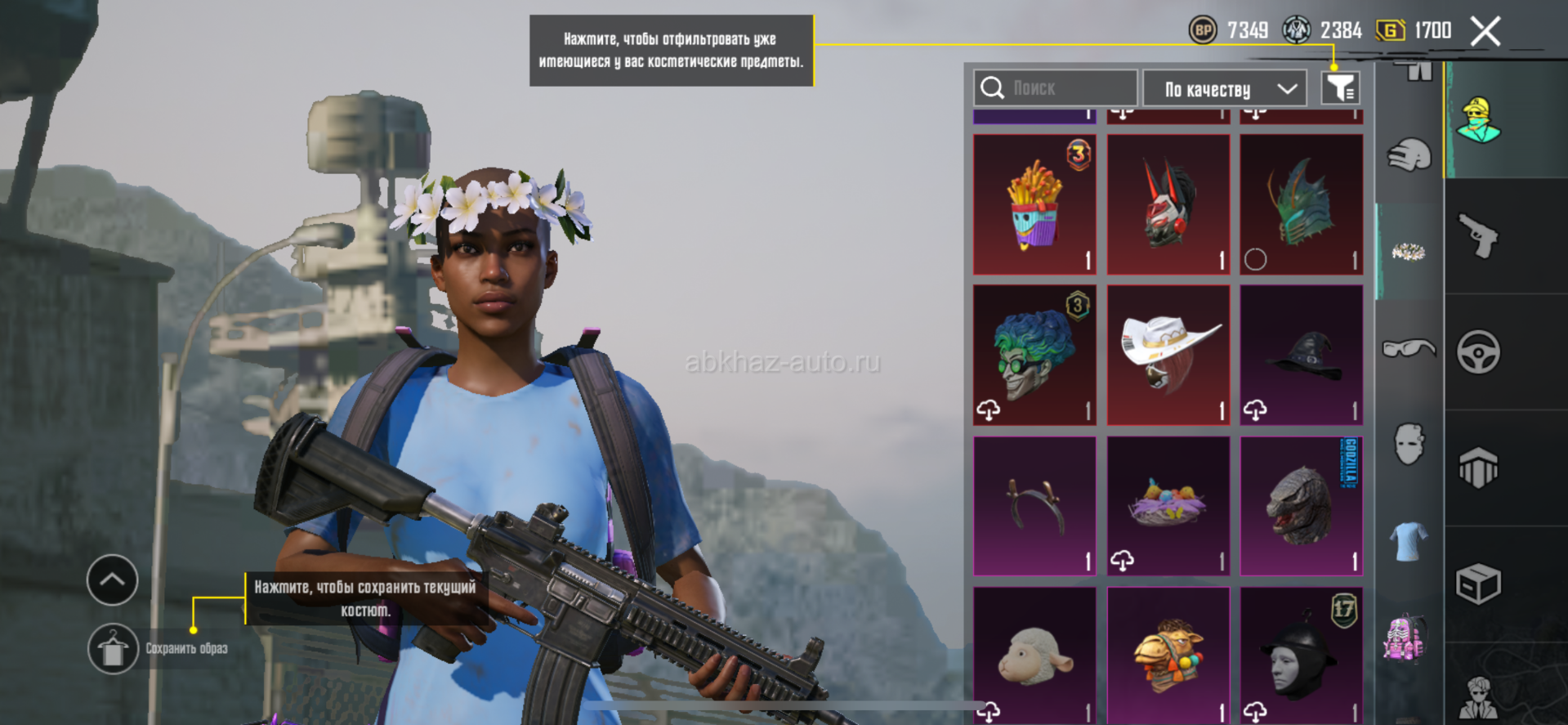Expand the round up-arrow button
Image resolution: width=1568 pixels, height=725 pixels.
113,580
